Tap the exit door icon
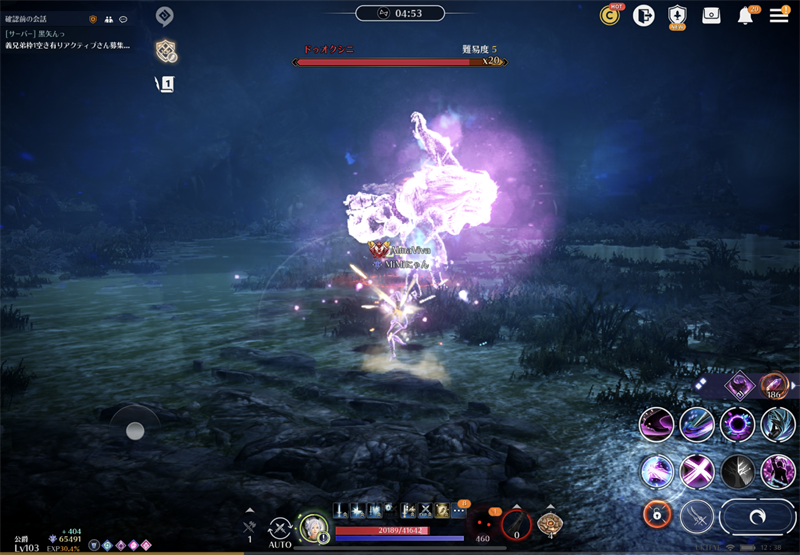Image resolution: width=800 pixels, height=555 pixels. (x=643, y=15)
